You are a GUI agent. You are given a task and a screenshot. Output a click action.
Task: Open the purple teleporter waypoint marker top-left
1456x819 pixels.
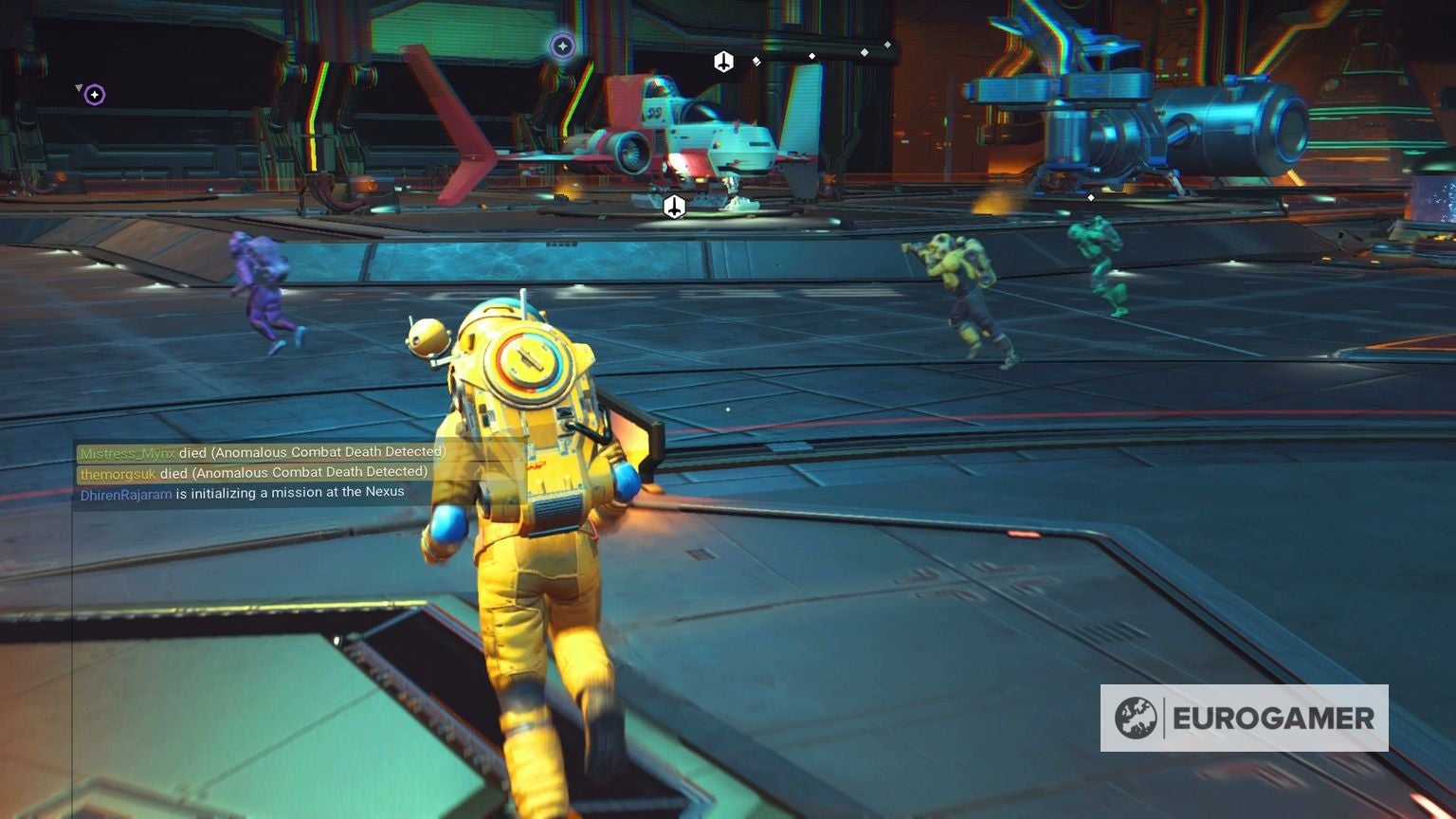(x=93, y=94)
